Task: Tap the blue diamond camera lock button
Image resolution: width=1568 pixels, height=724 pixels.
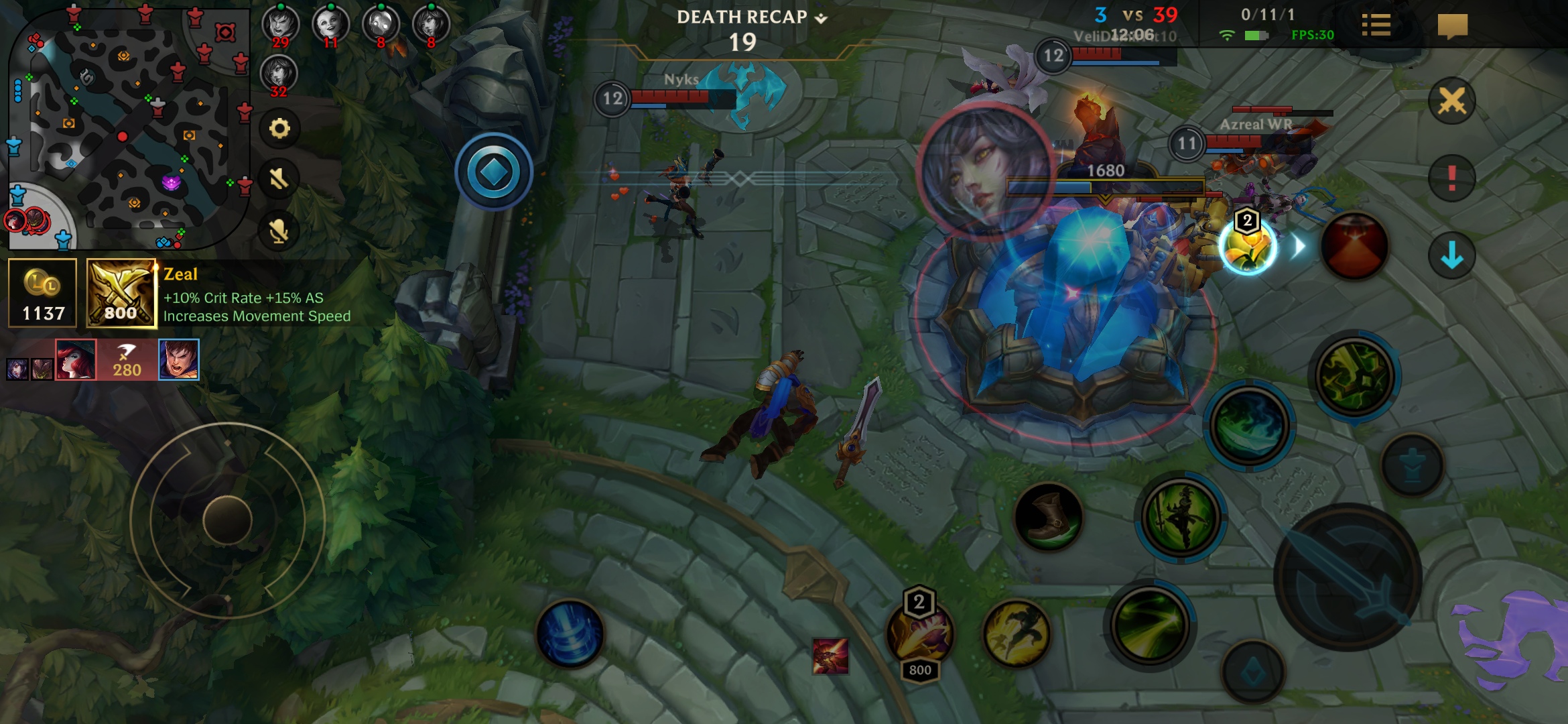Action: (x=494, y=172)
